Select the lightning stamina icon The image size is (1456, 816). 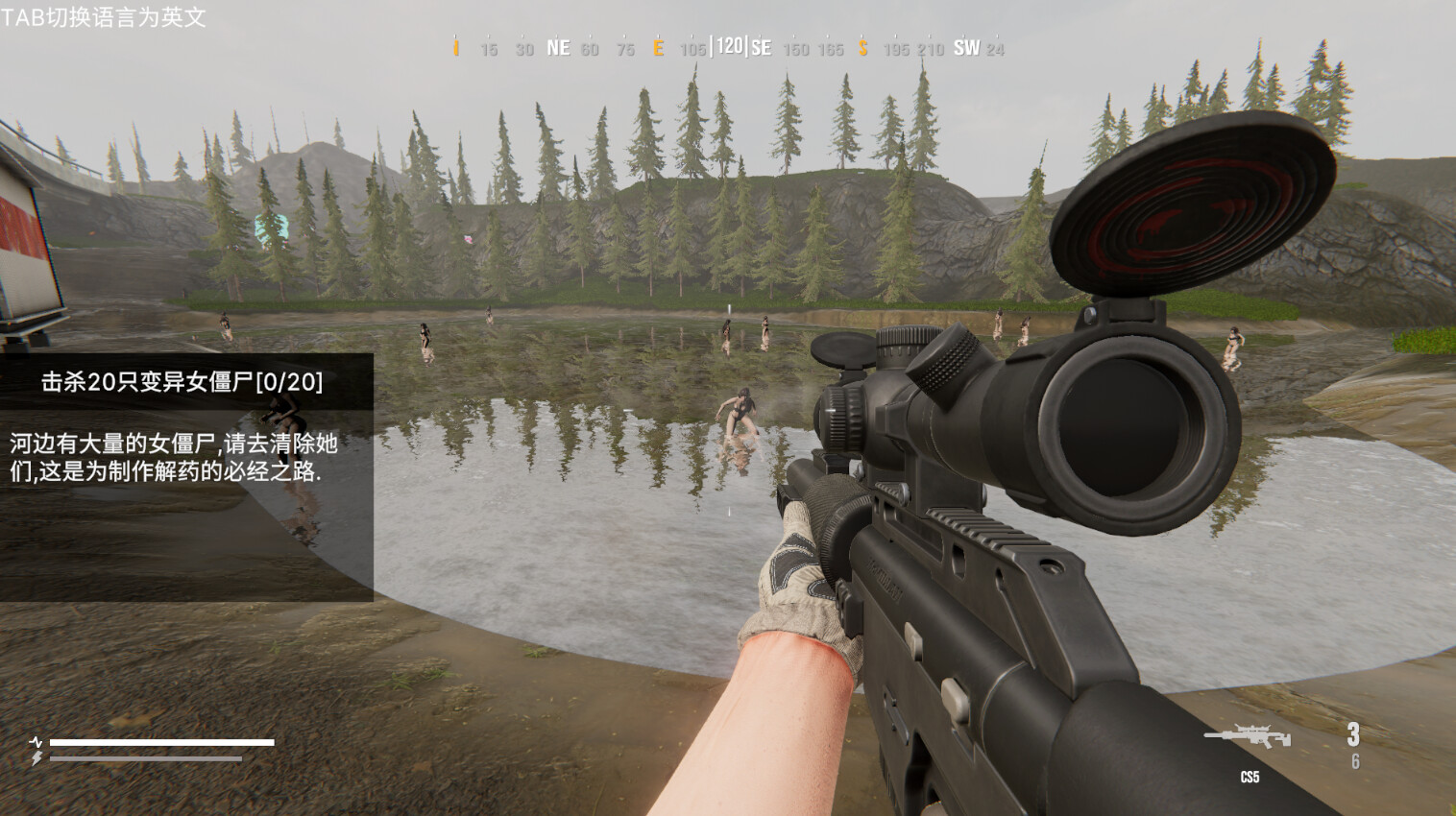coord(35,757)
